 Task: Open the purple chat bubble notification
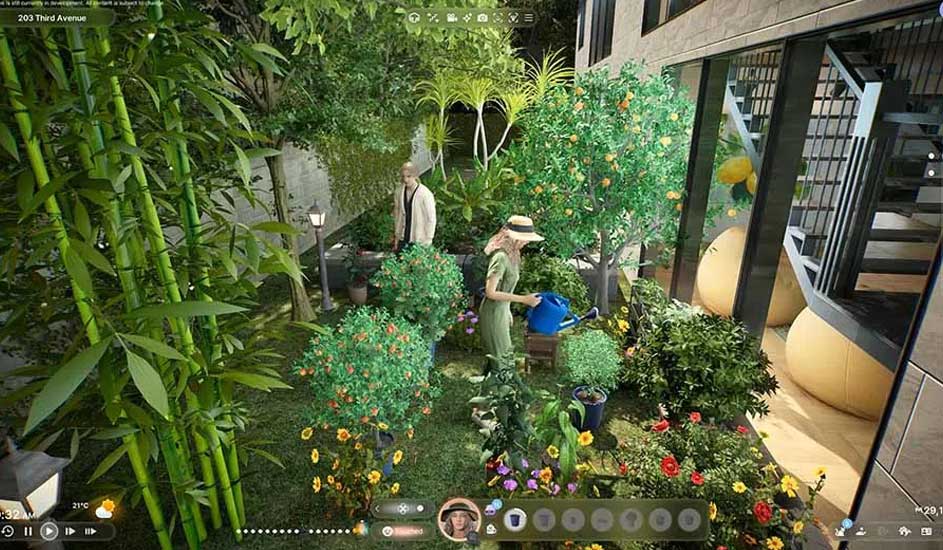coord(490,509)
